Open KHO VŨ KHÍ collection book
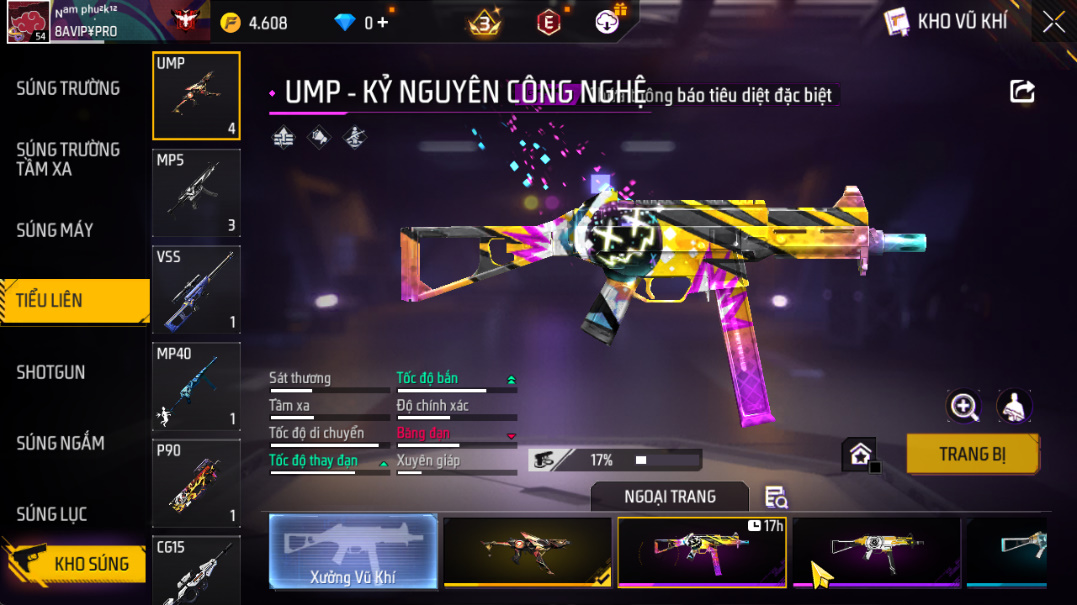1077x605 pixels. [x=947, y=21]
